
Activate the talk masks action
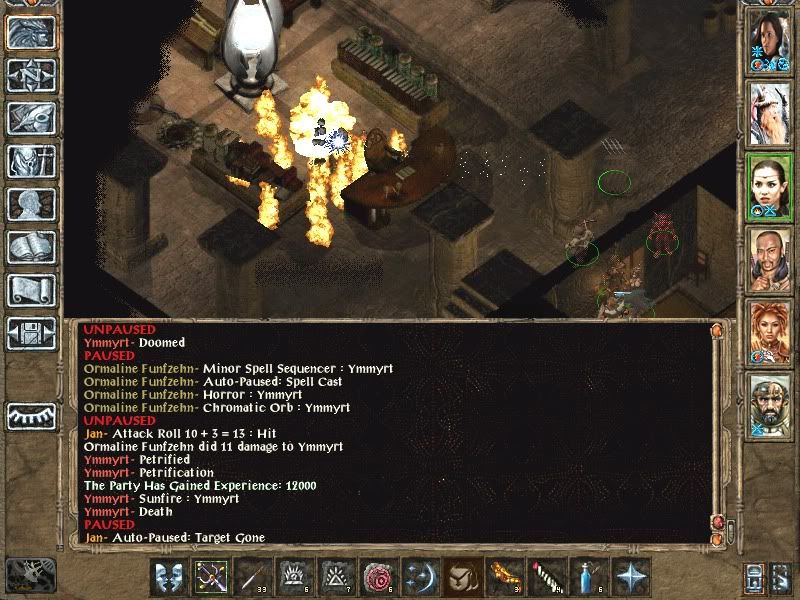pos(170,577)
